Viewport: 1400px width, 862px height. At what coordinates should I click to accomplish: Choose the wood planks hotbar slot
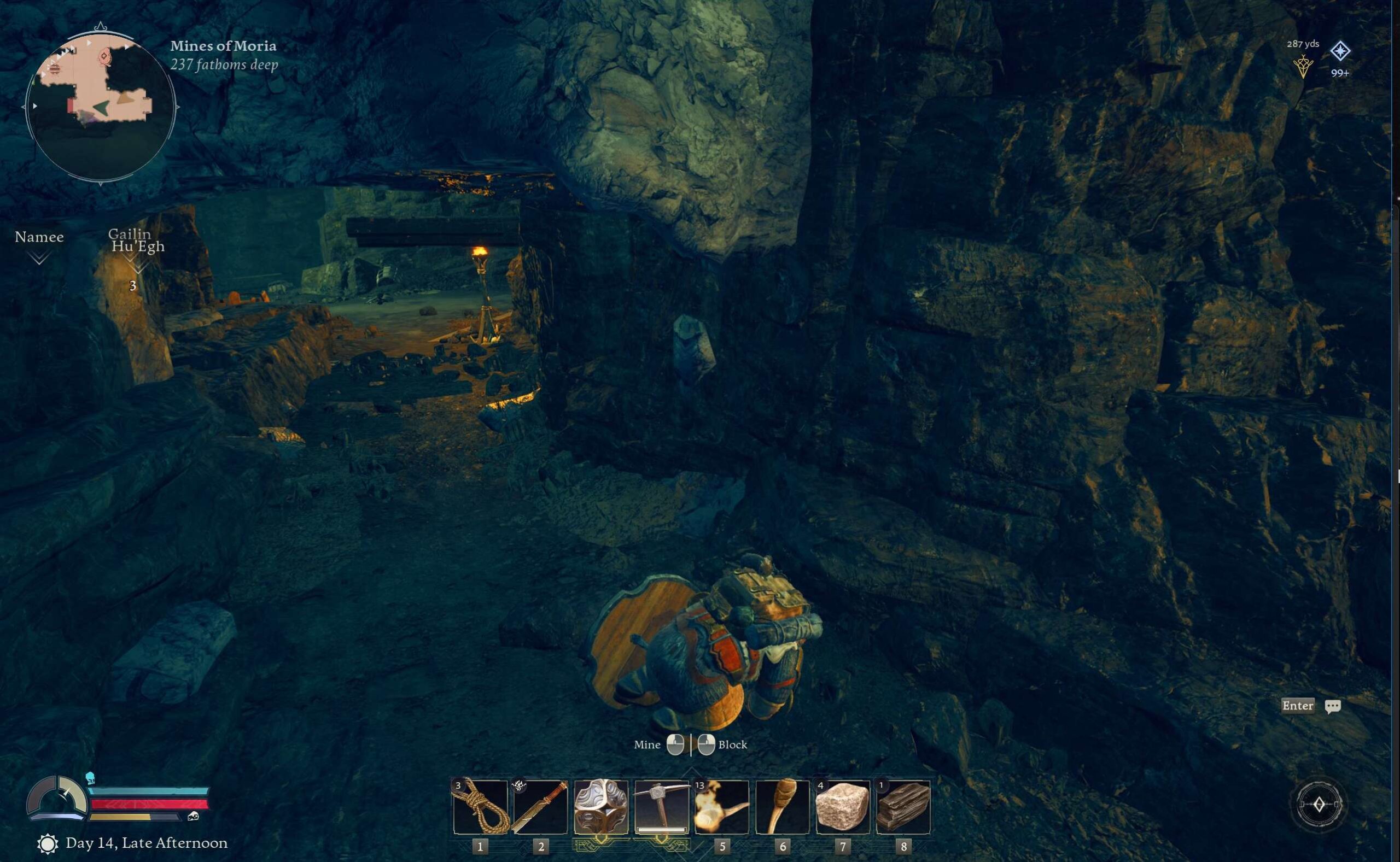[903, 807]
